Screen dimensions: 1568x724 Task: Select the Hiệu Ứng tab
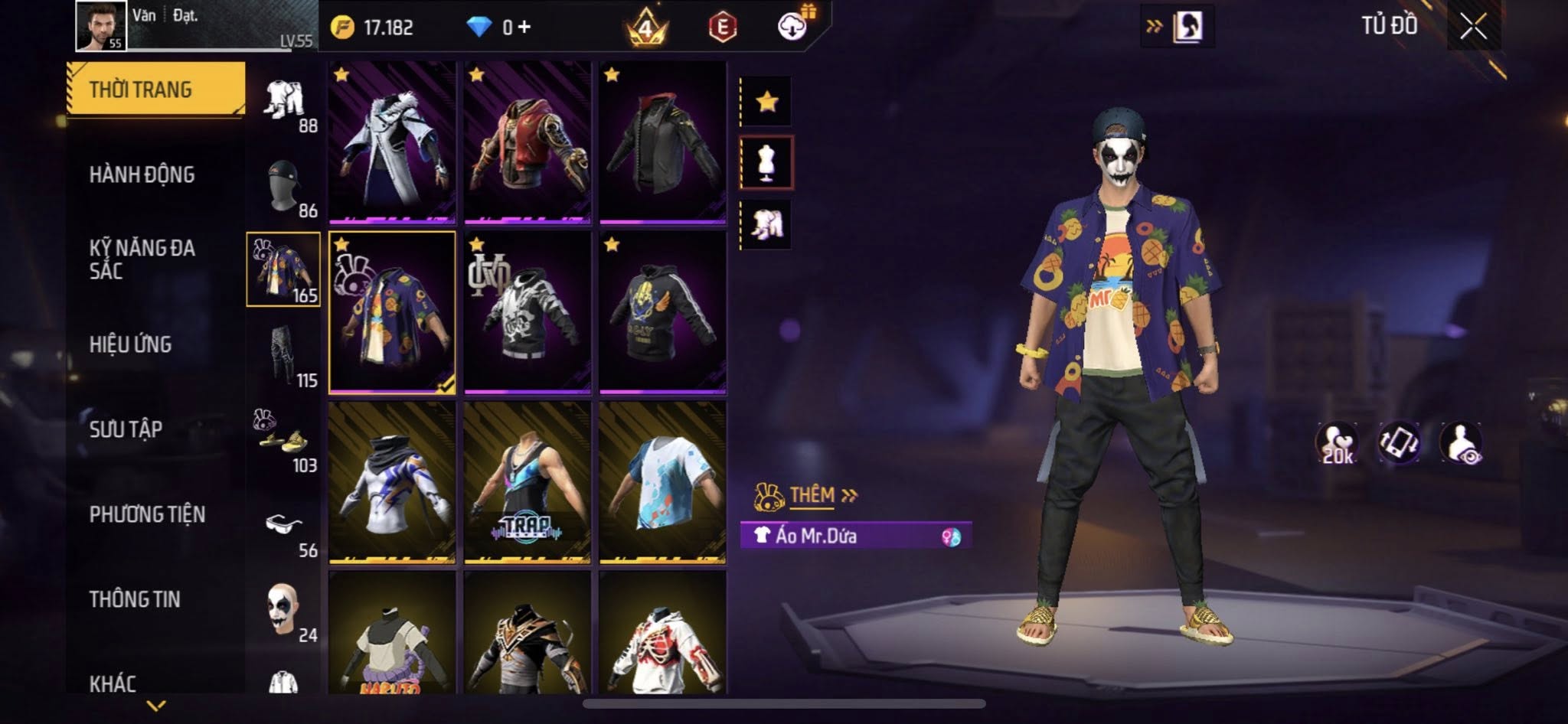click(130, 345)
